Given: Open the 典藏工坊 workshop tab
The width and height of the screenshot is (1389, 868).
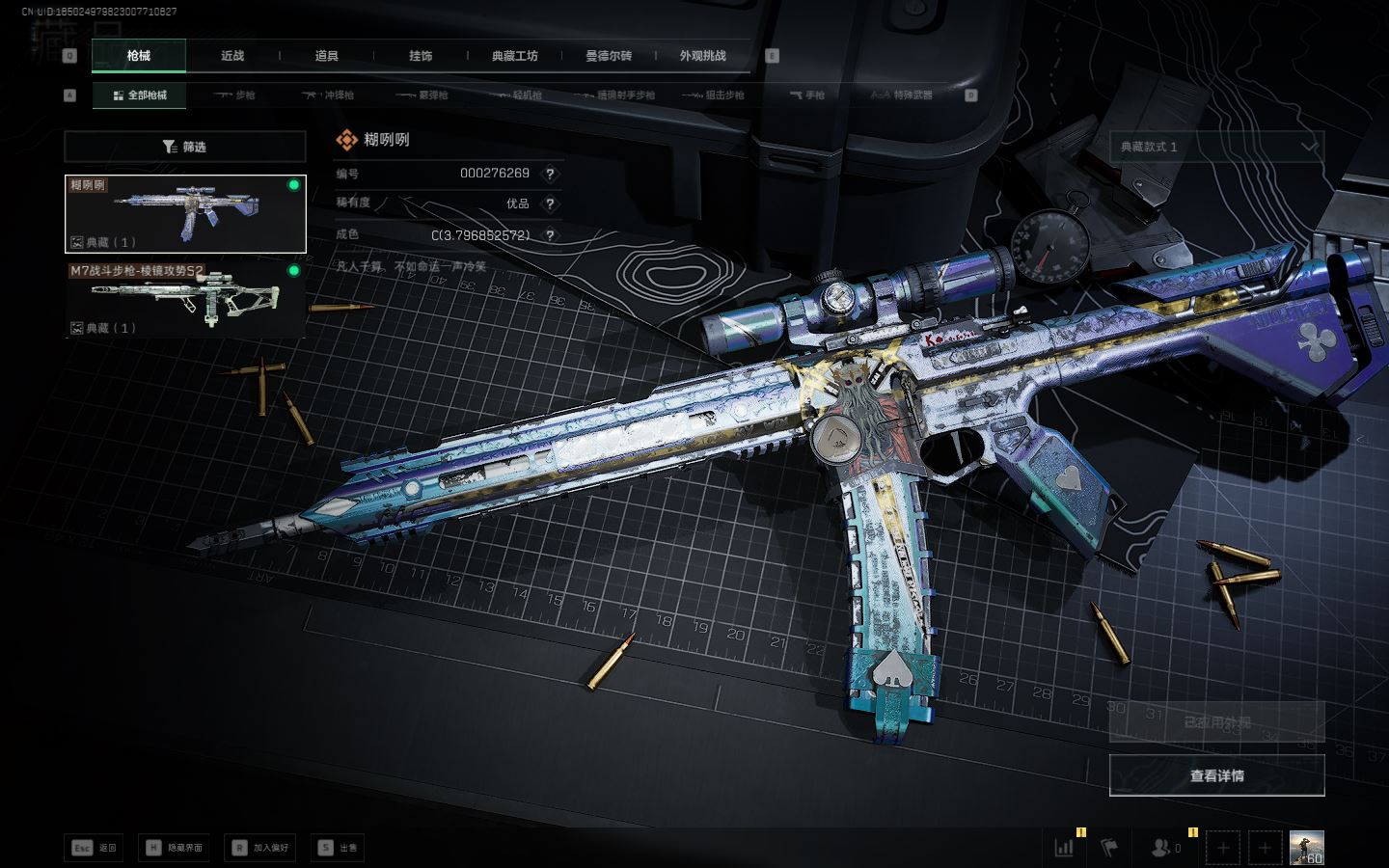Looking at the screenshot, I should (x=514, y=56).
